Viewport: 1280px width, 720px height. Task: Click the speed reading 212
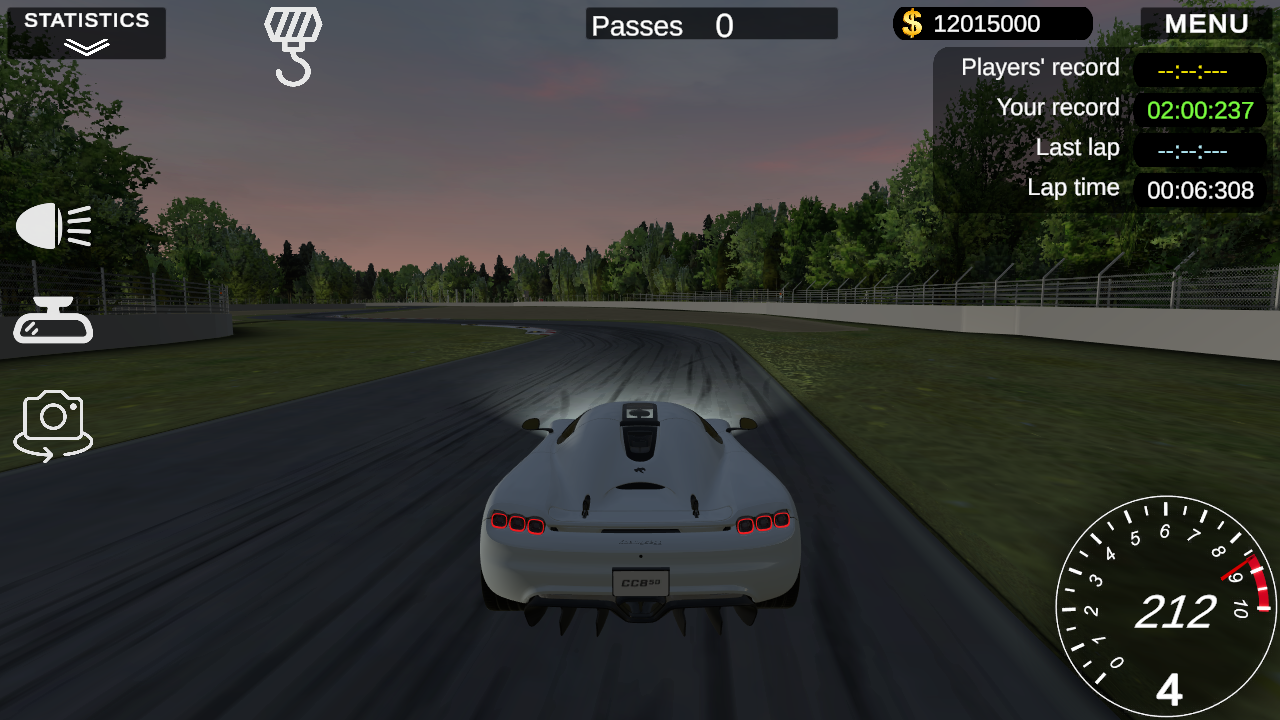(x=1176, y=612)
